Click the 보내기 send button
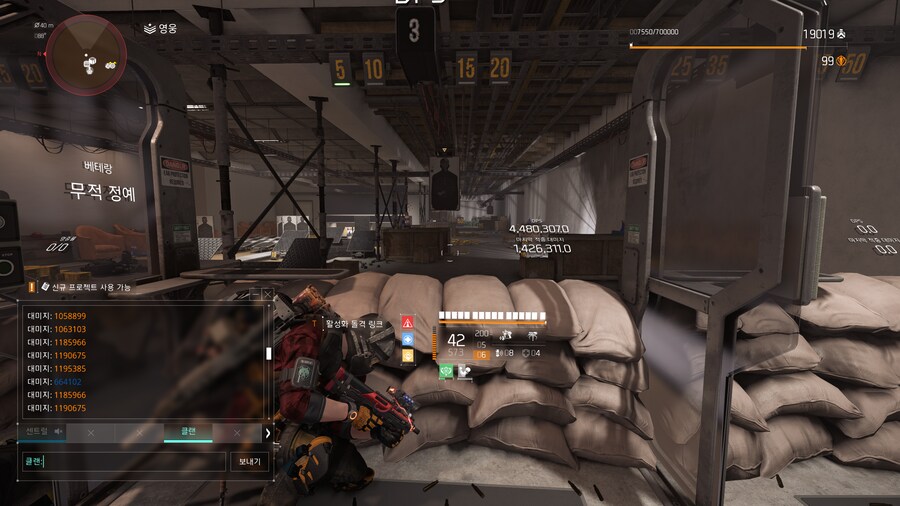900x506 pixels. coord(250,461)
